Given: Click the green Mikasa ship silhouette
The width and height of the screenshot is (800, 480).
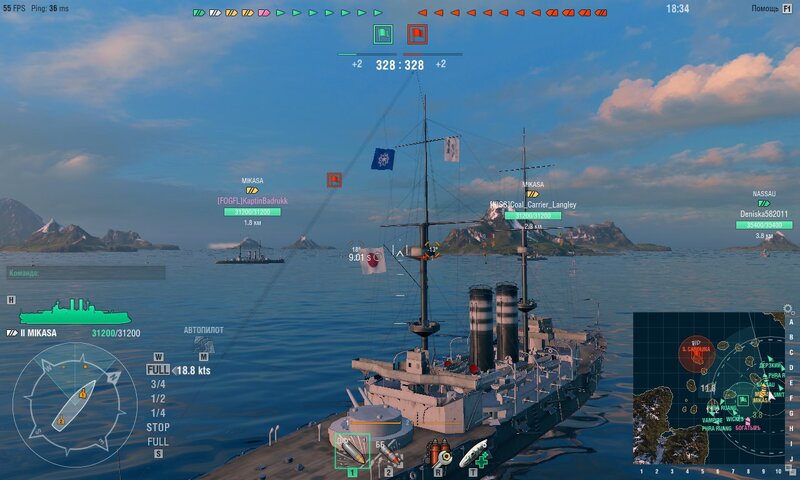Looking at the screenshot, I should click(x=75, y=312).
